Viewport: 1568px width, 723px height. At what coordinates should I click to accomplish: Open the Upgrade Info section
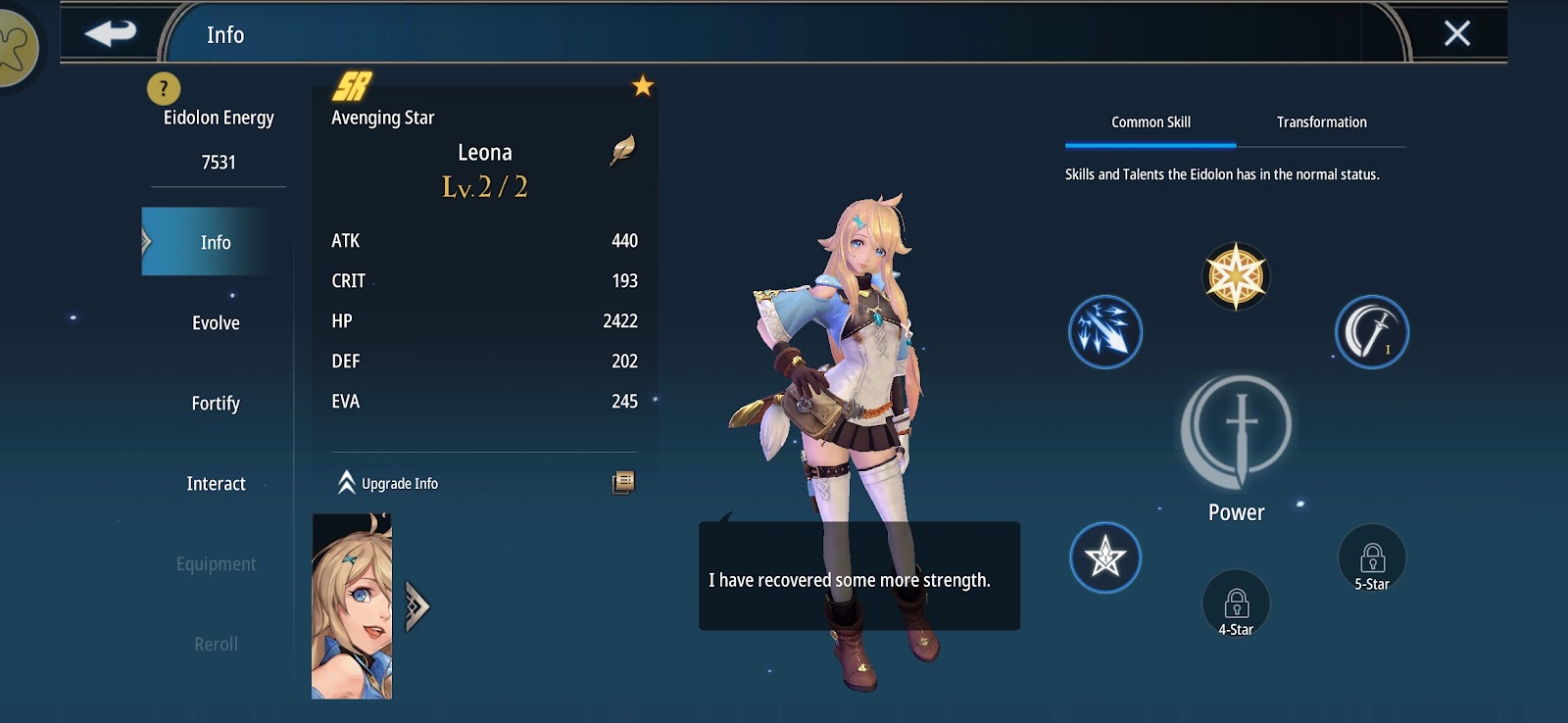pyautogui.click(x=388, y=483)
